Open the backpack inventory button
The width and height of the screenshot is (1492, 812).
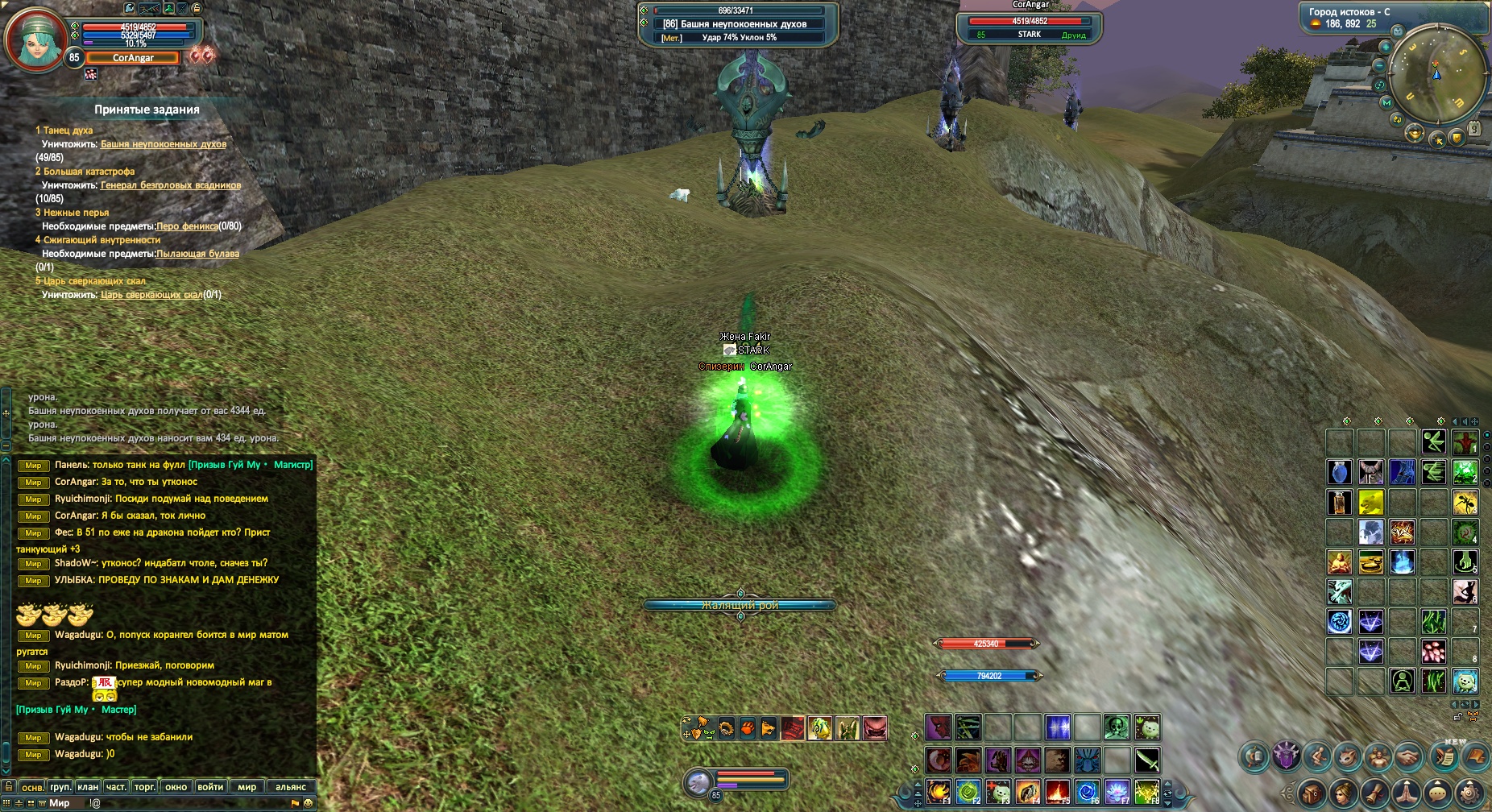[1312, 793]
